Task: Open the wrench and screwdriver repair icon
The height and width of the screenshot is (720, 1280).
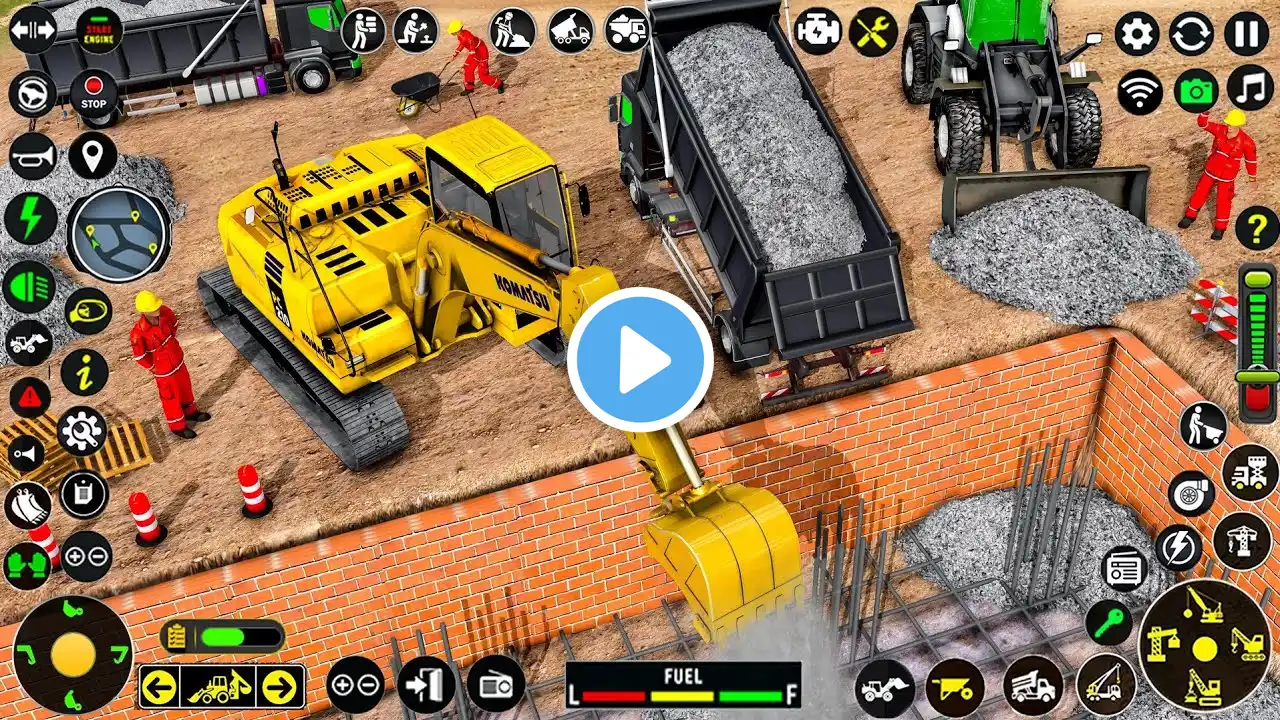Action: 873,32
